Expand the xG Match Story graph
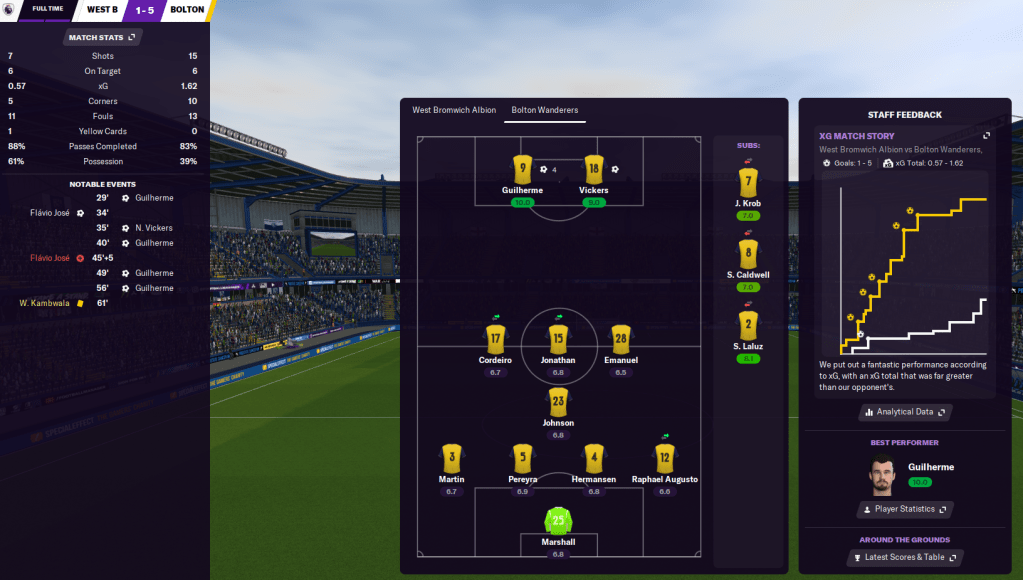Screen dimensions: 1023x580 986,136
